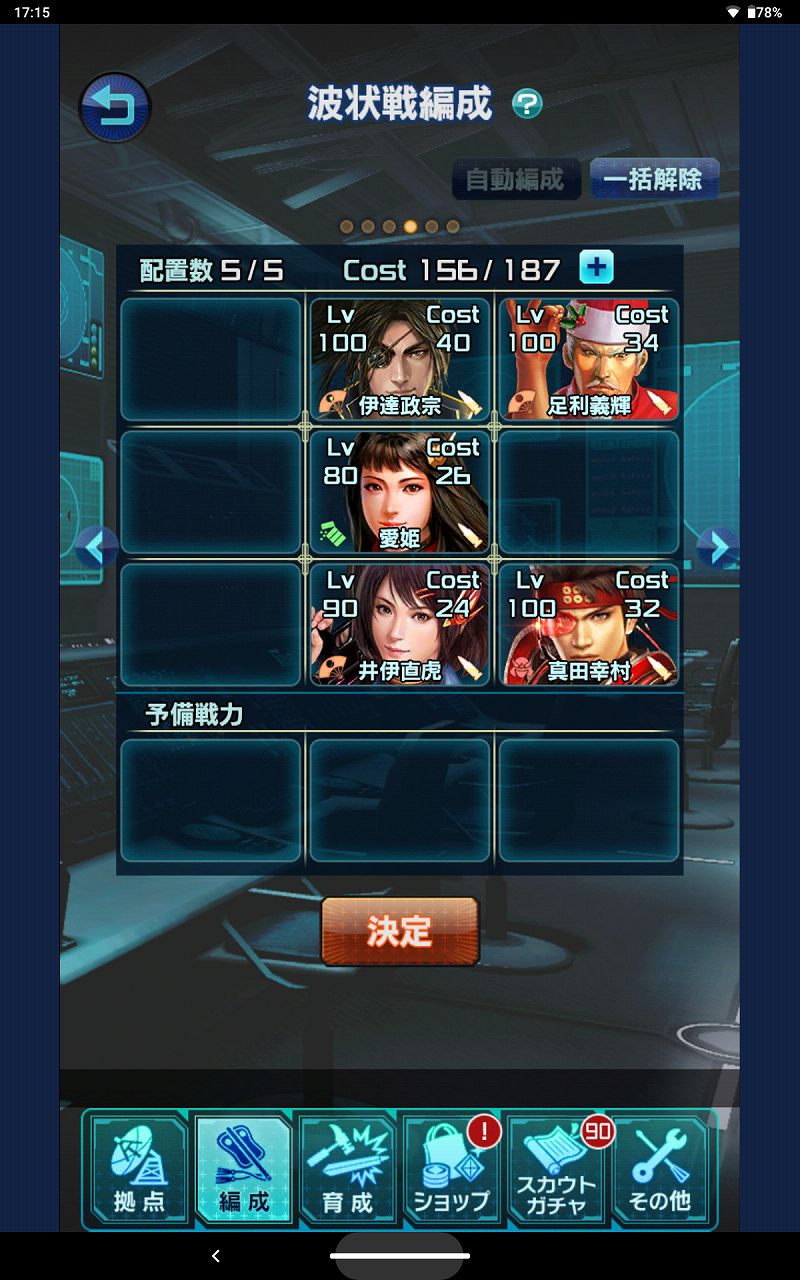Open the ショップ shop menu
The width and height of the screenshot is (800, 1280).
tap(452, 1170)
